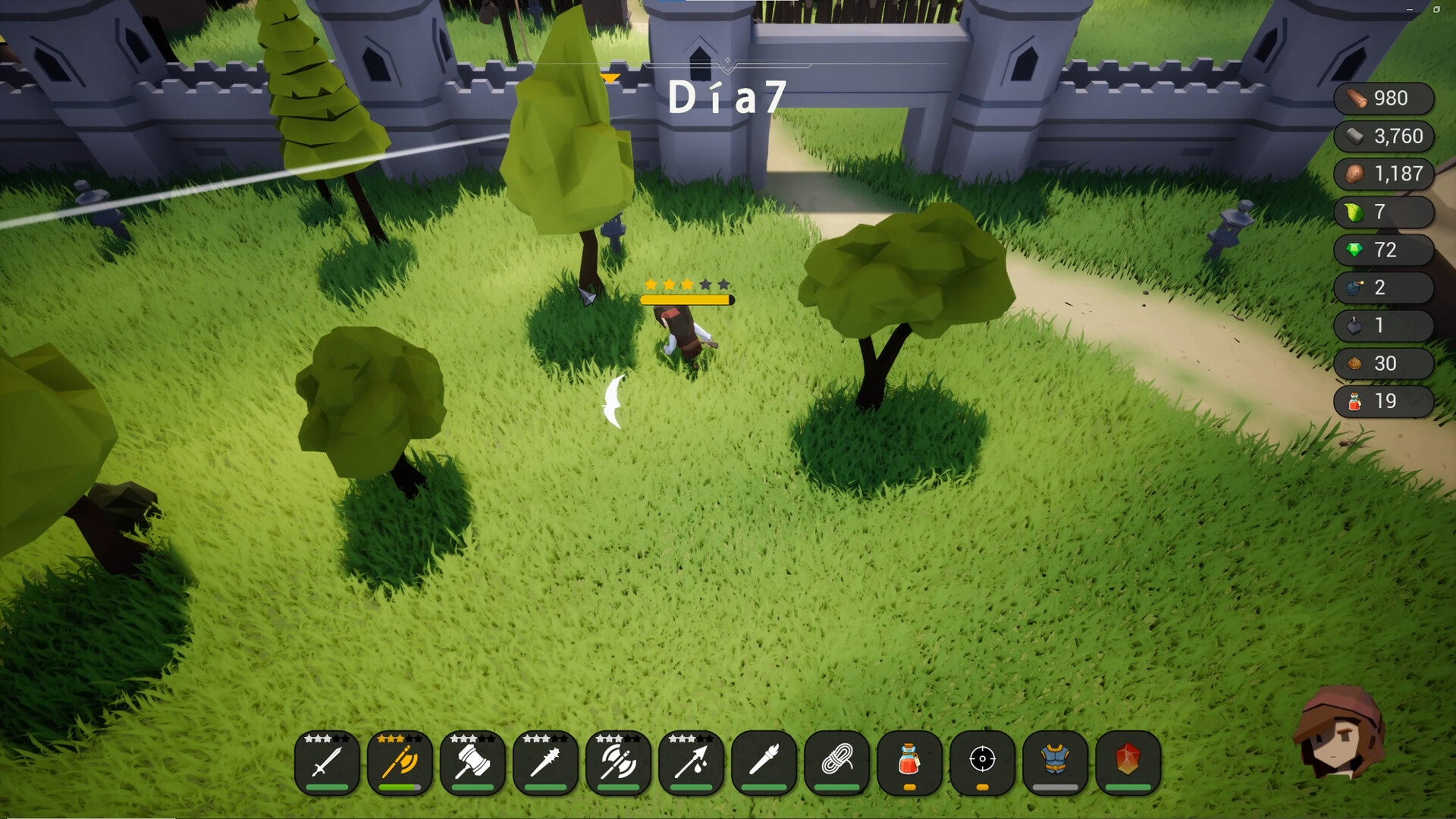Choose the golden axe hotbar slot
The image size is (1456, 819).
coord(400,761)
